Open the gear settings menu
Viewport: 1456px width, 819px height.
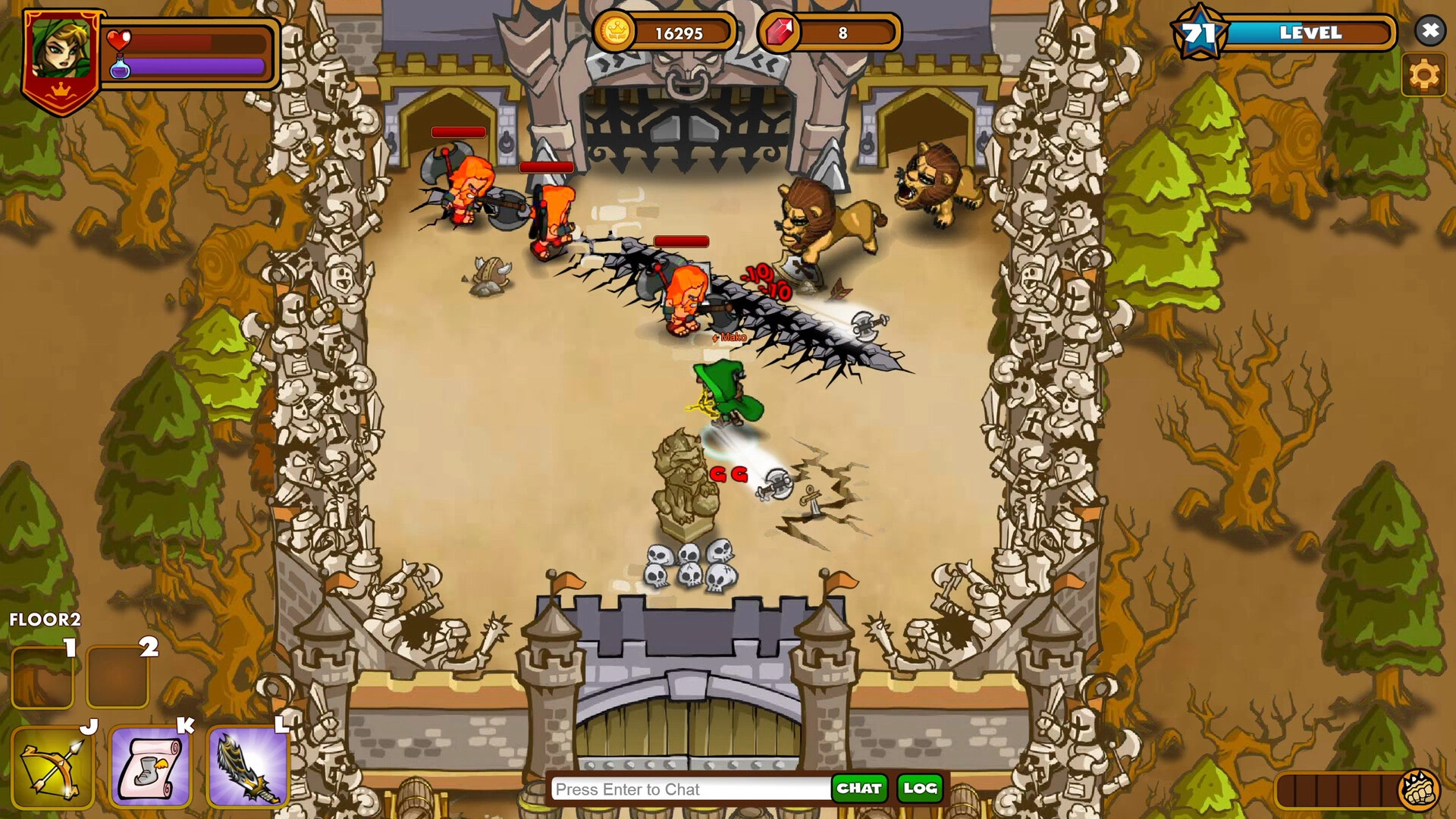point(1423,75)
